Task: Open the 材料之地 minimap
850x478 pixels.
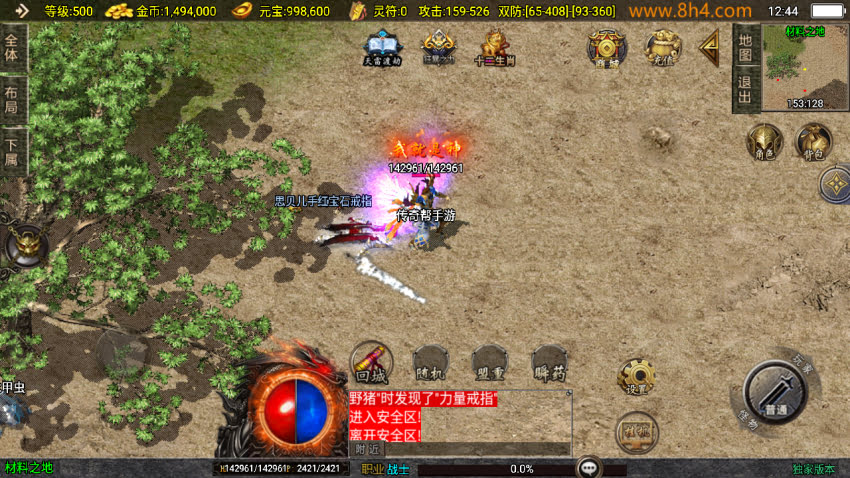Action: pyautogui.click(x=805, y=67)
